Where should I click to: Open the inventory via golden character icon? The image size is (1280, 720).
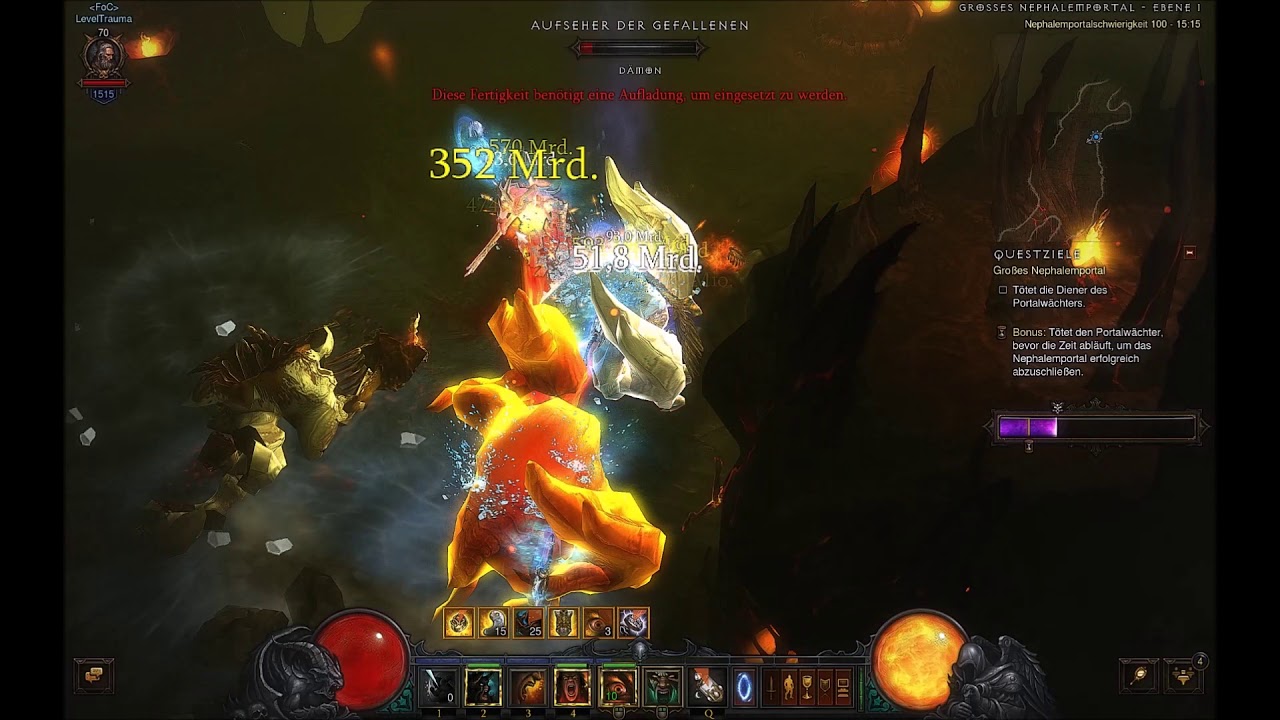789,688
